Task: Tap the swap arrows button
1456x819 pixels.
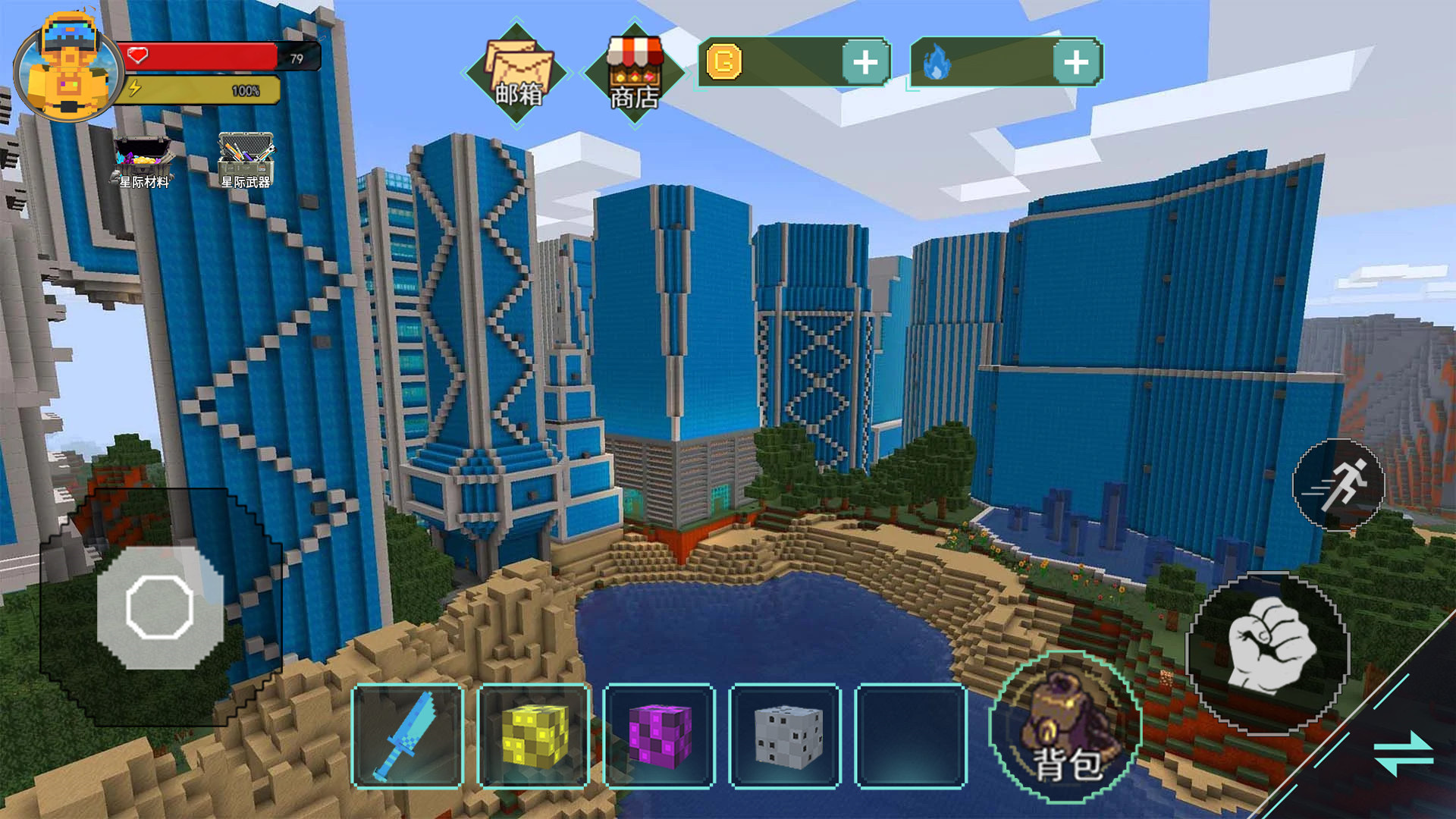Action: [x=1402, y=754]
